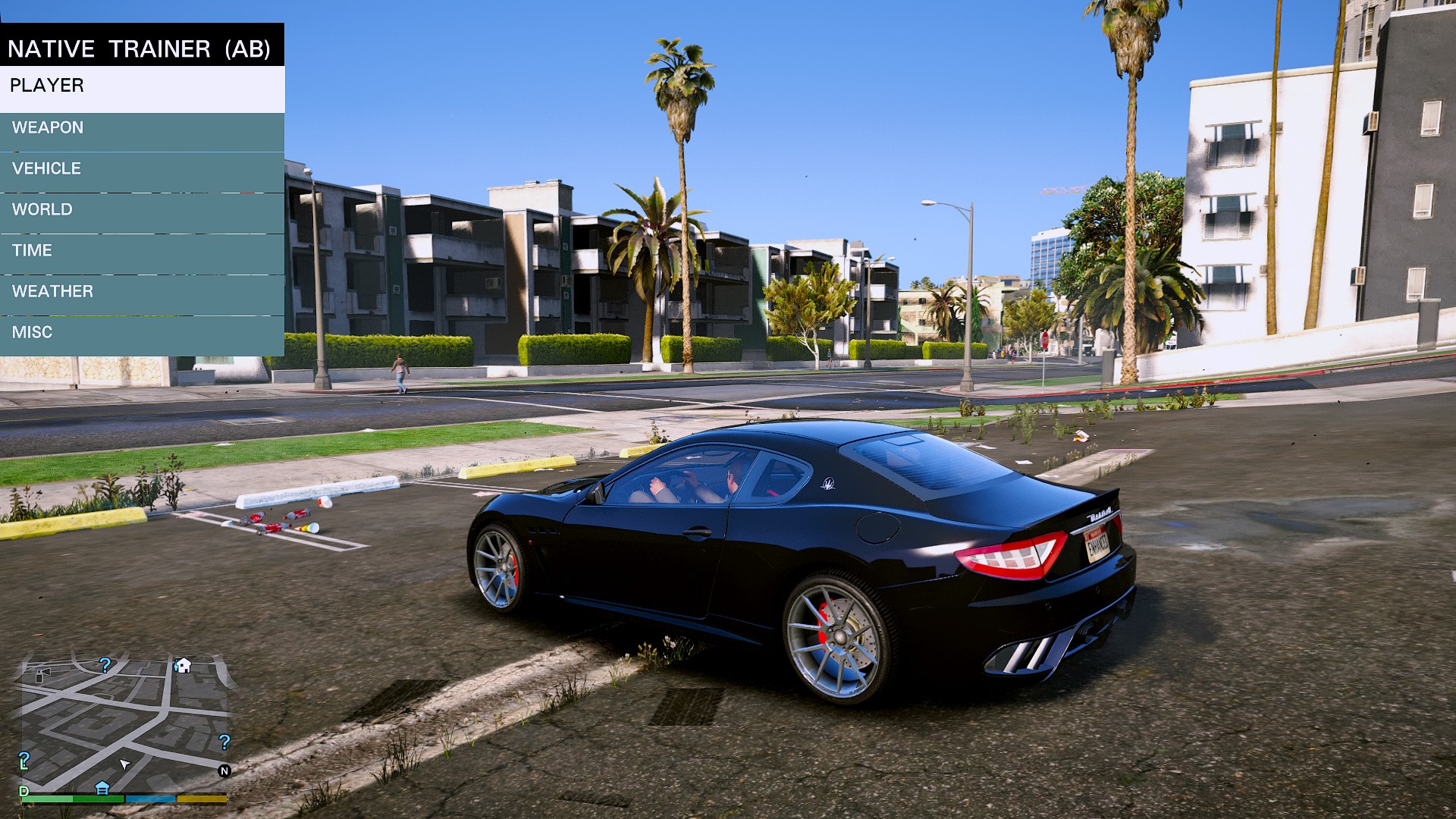This screenshot has width=1456, height=819.
Task: Click the blue armor bar segment under the minimap
Action: pyautogui.click(x=150, y=799)
